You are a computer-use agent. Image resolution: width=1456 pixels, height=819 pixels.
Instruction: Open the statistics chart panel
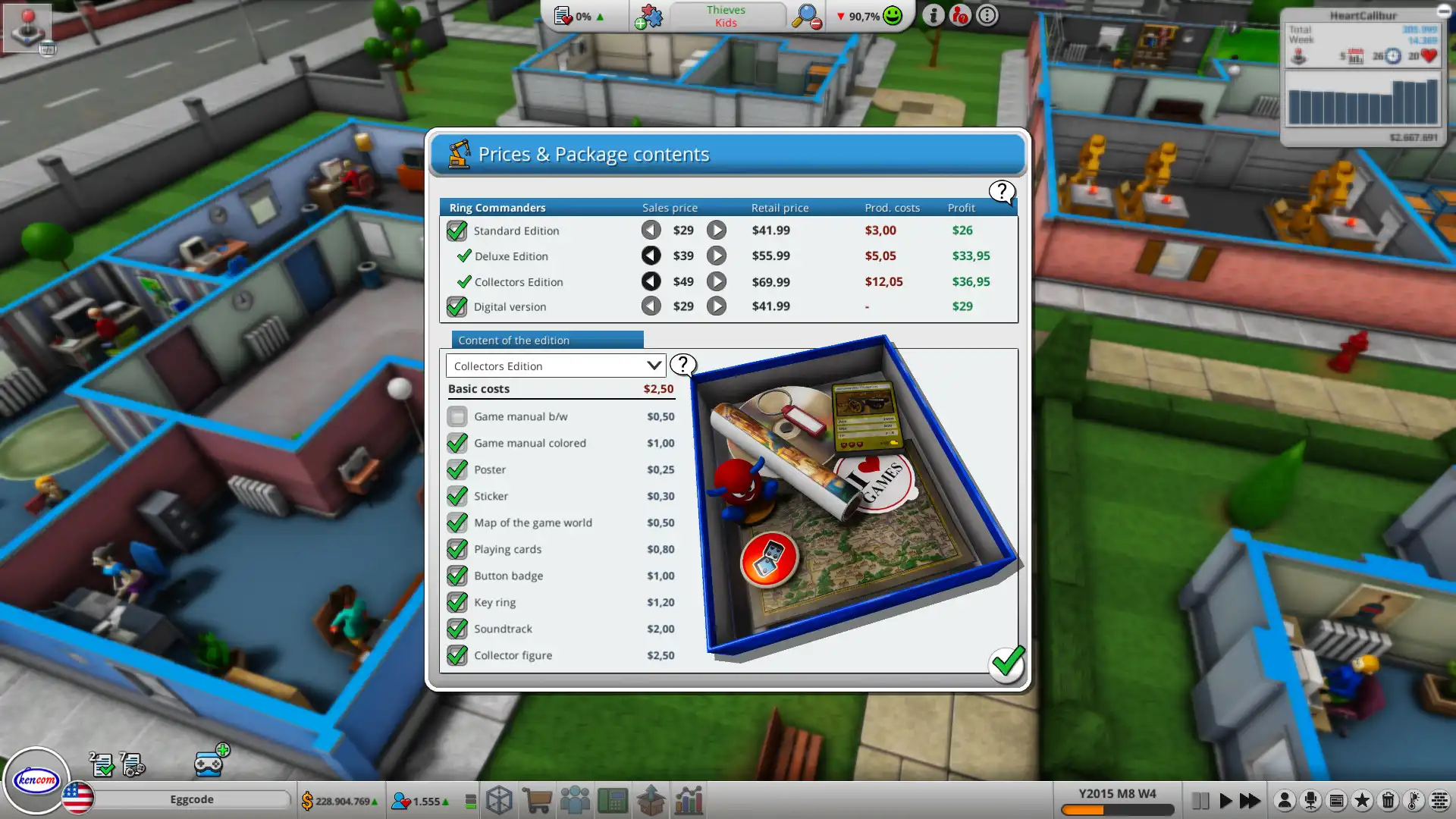tap(688, 800)
